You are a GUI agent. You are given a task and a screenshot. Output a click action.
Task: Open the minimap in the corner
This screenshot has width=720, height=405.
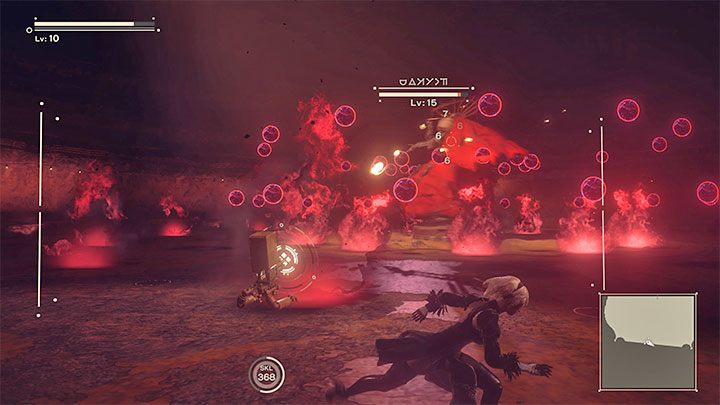tap(647, 341)
